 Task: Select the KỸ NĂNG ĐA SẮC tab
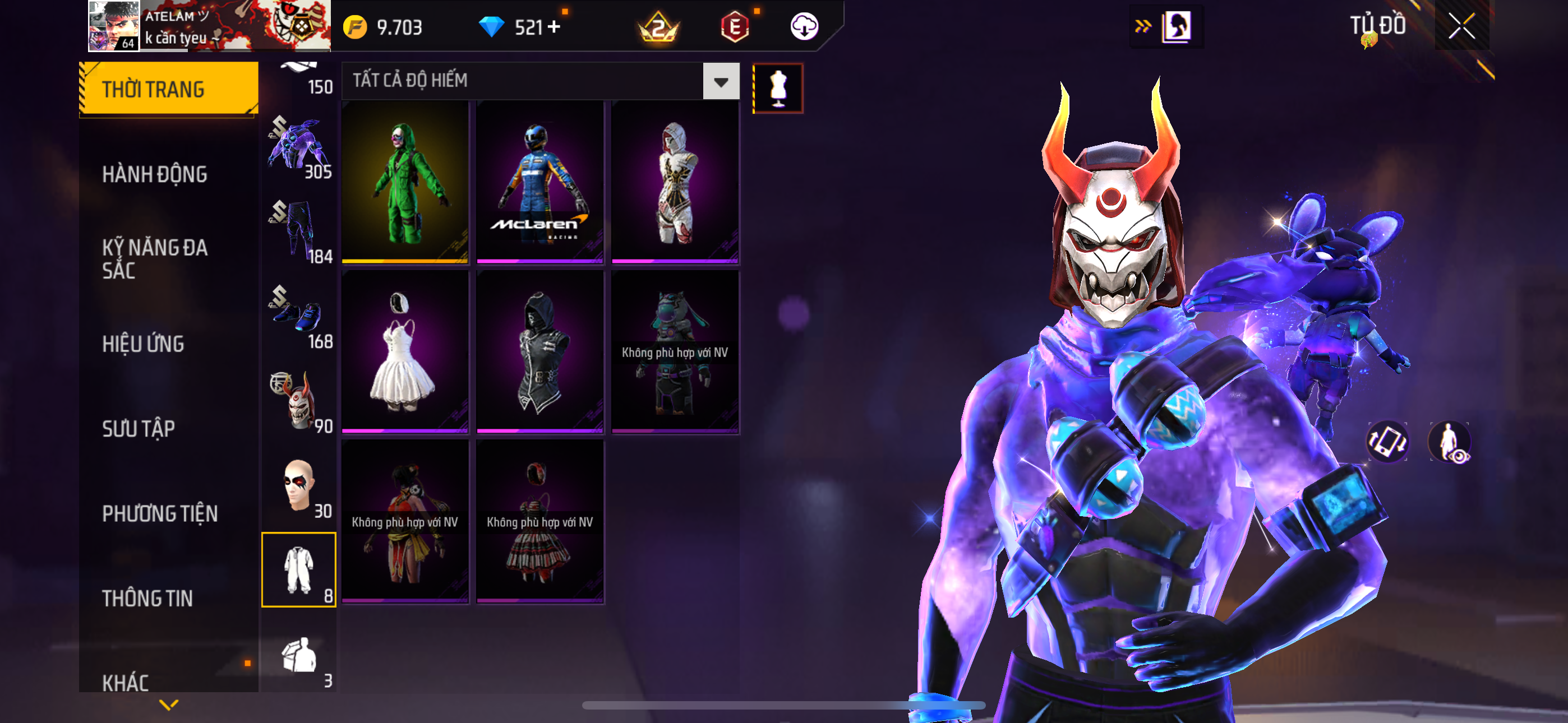click(x=155, y=258)
